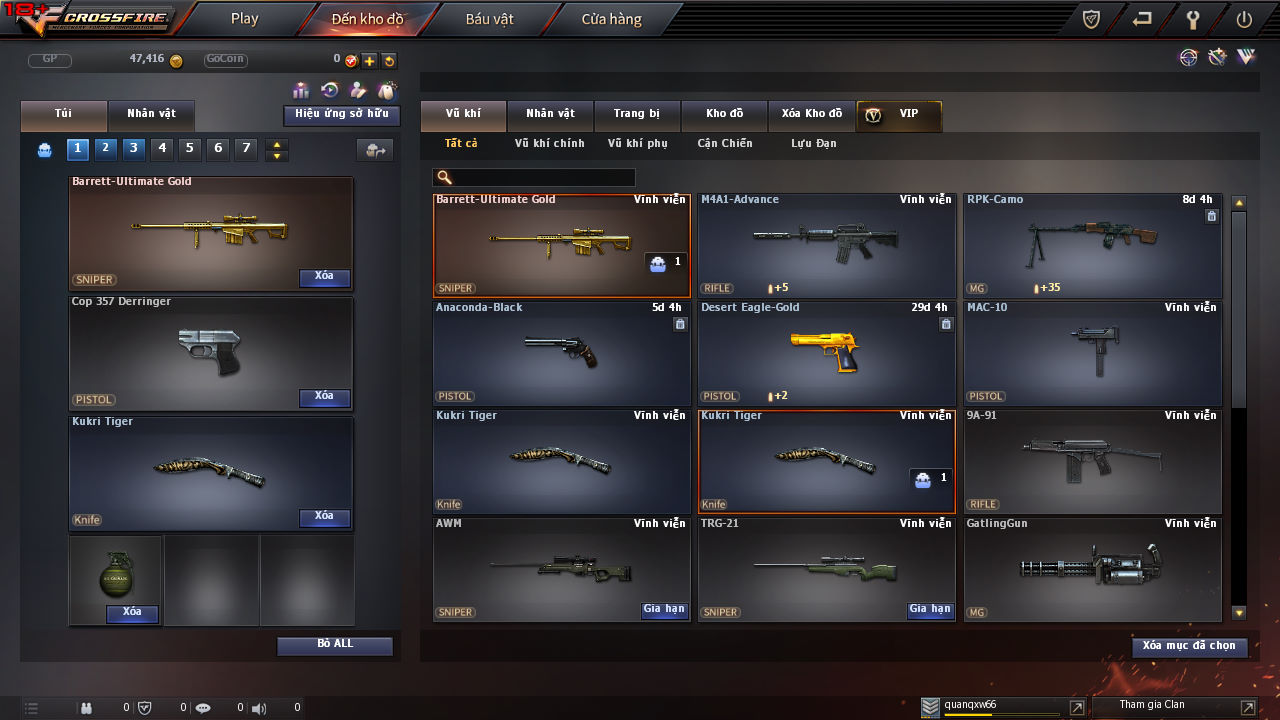
Task: Select bag slot number 4
Action: point(162,149)
